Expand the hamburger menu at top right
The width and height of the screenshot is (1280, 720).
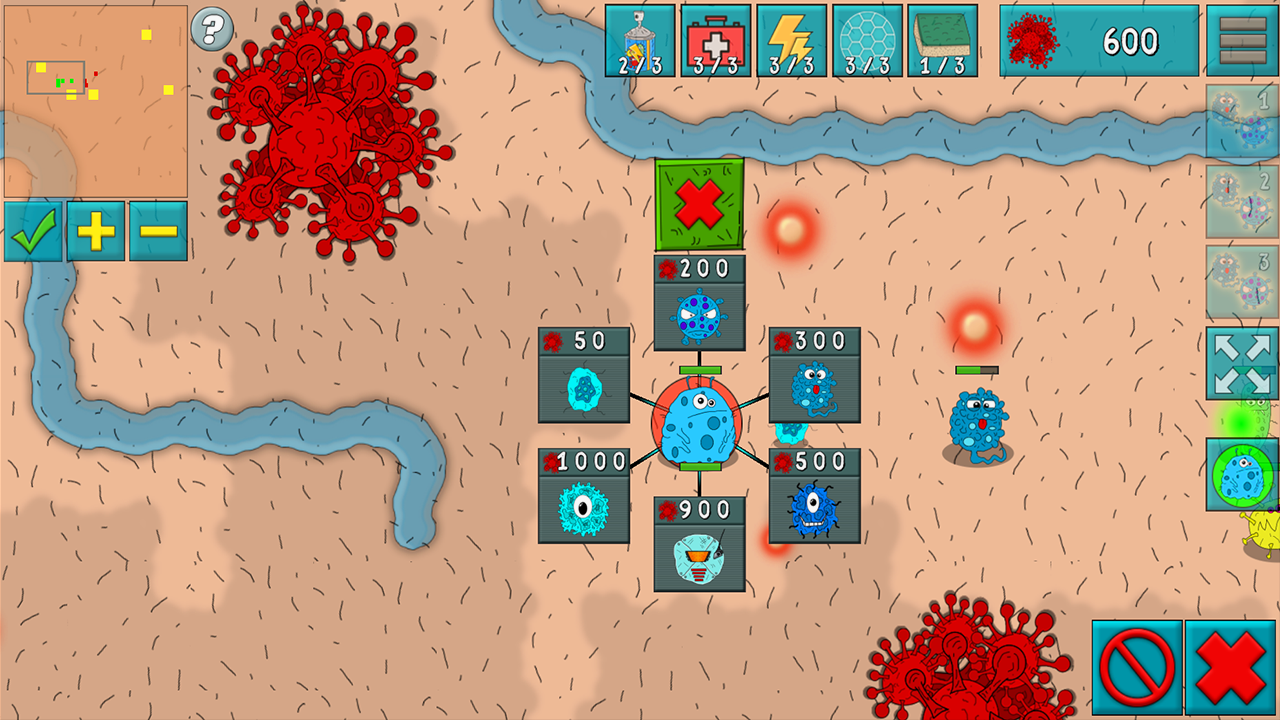click(1243, 40)
